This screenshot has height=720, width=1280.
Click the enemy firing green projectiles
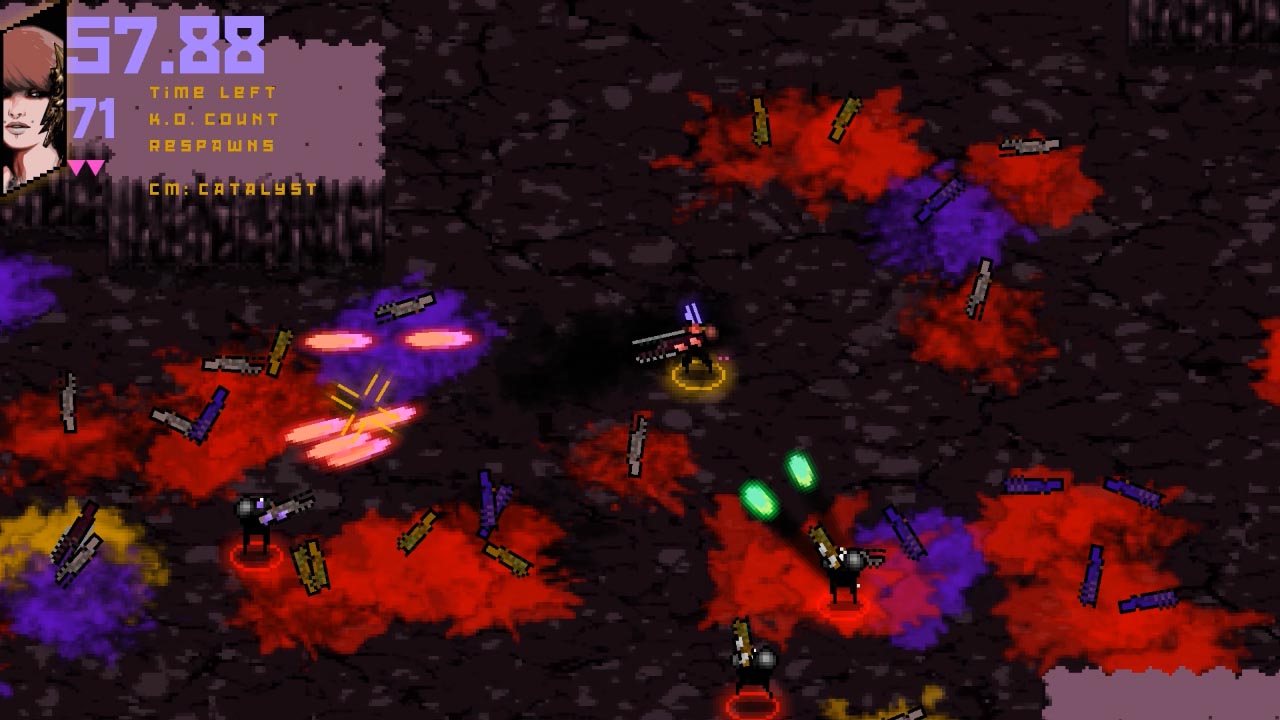[845, 565]
